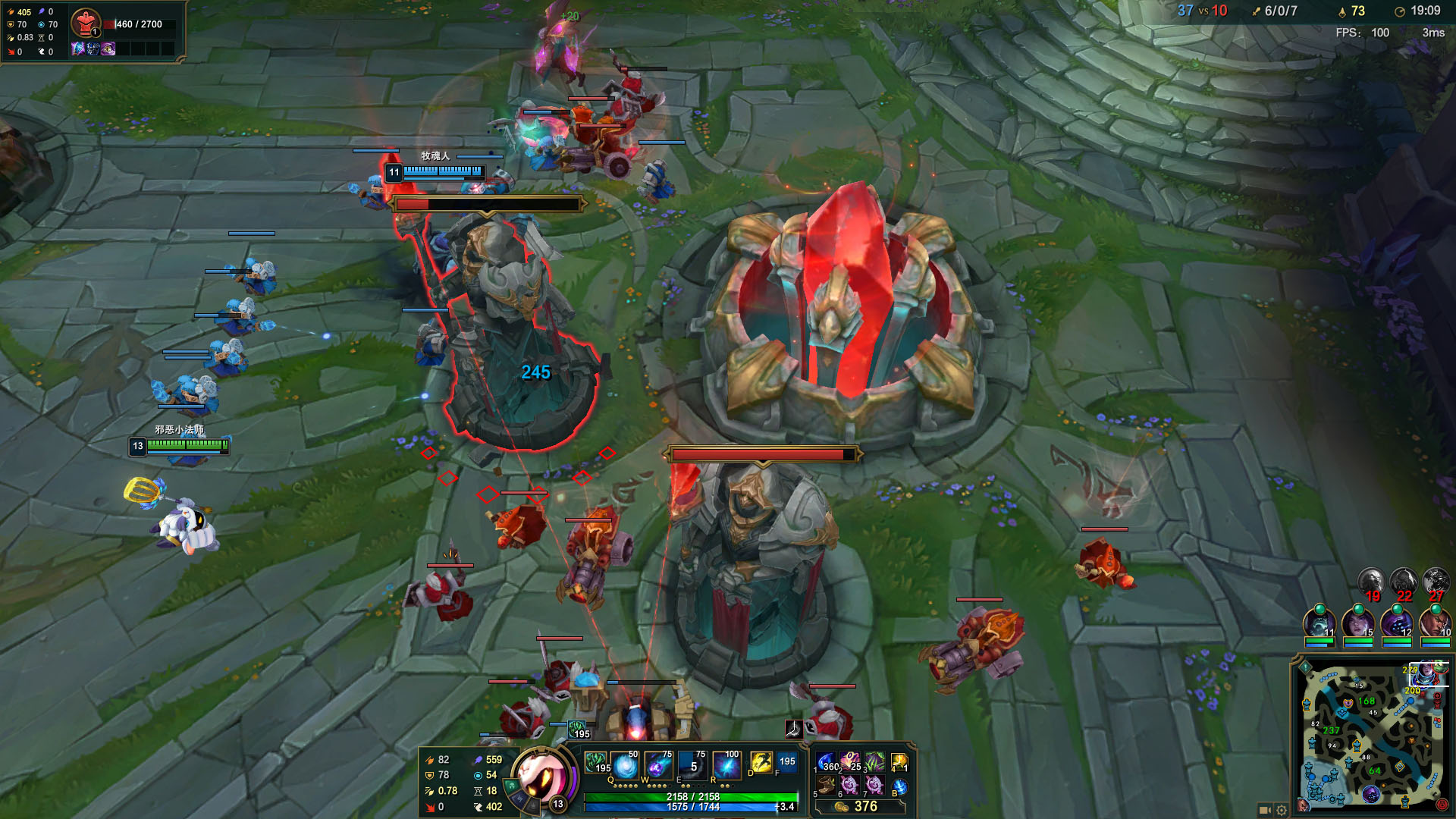Activate the R ultimate ability

(726, 765)
